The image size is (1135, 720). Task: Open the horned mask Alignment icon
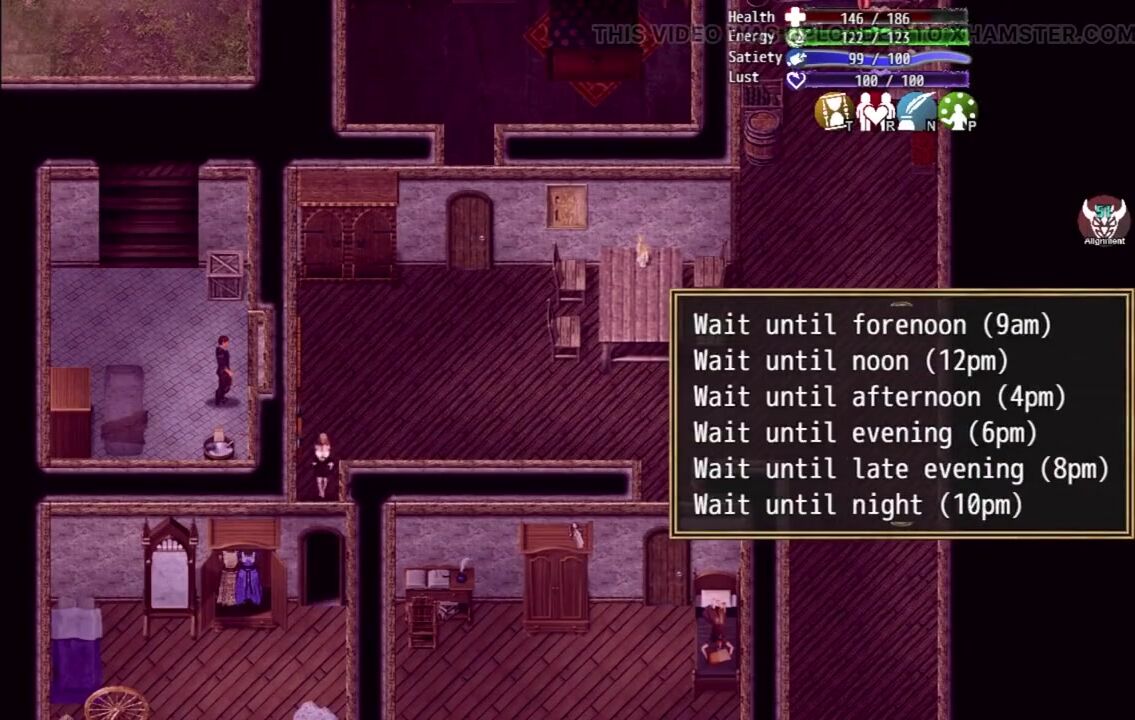click(1104, 220)
